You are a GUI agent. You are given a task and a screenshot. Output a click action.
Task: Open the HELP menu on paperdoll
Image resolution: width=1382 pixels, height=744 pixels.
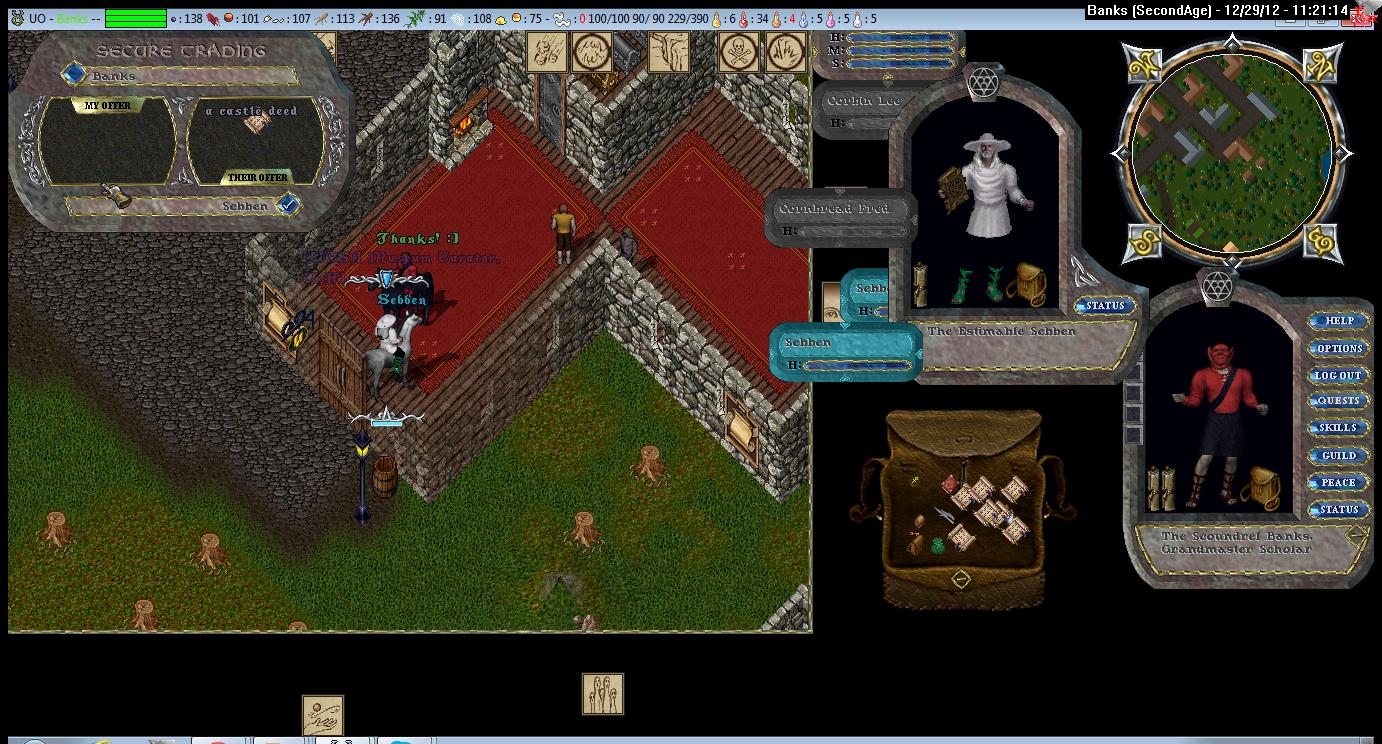coord(1338,321)
